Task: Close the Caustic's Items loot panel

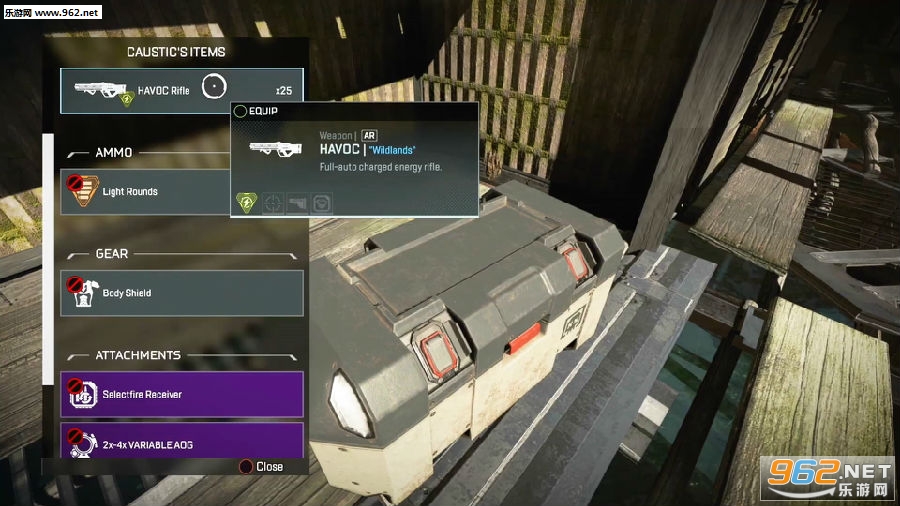Action: (260, 467)
